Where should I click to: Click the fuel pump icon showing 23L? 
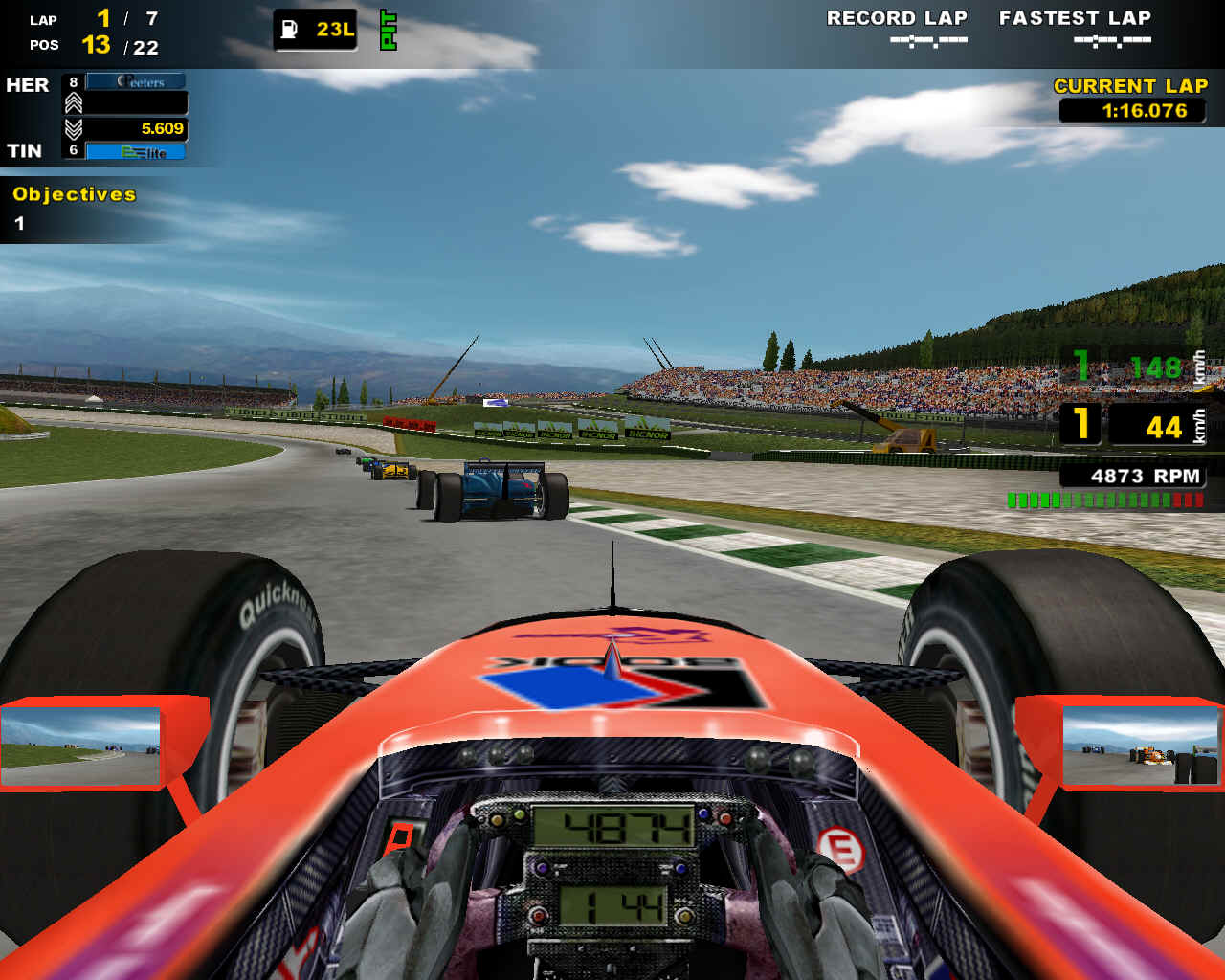pos(287,29)
